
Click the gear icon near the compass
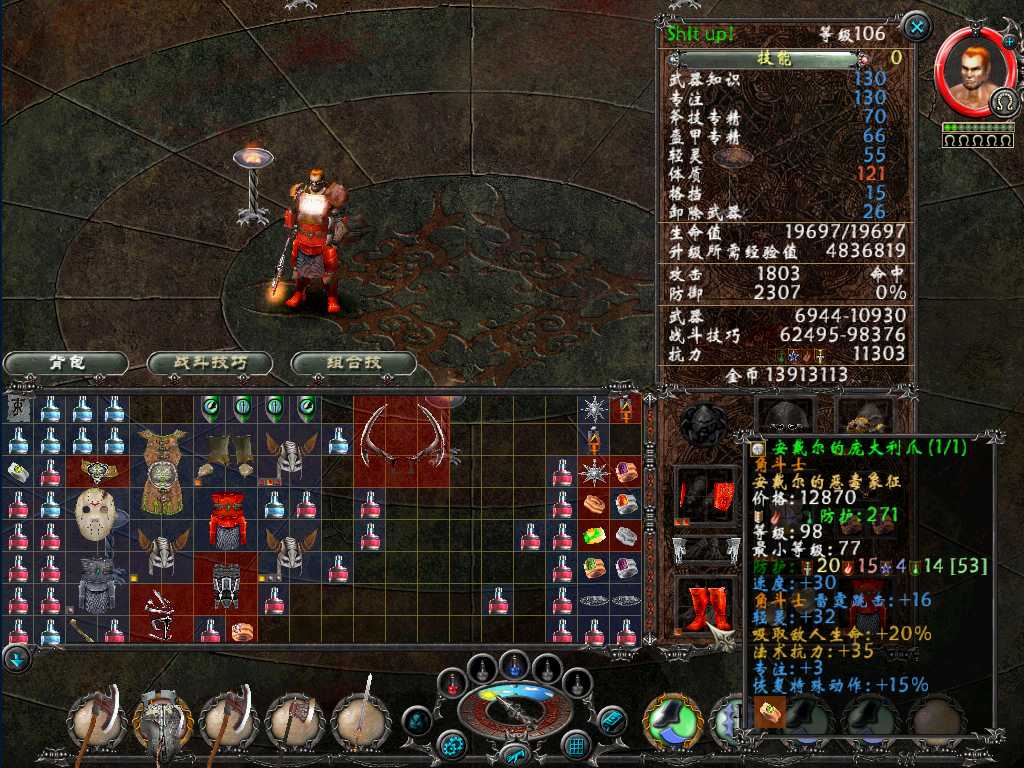point(454,744)
